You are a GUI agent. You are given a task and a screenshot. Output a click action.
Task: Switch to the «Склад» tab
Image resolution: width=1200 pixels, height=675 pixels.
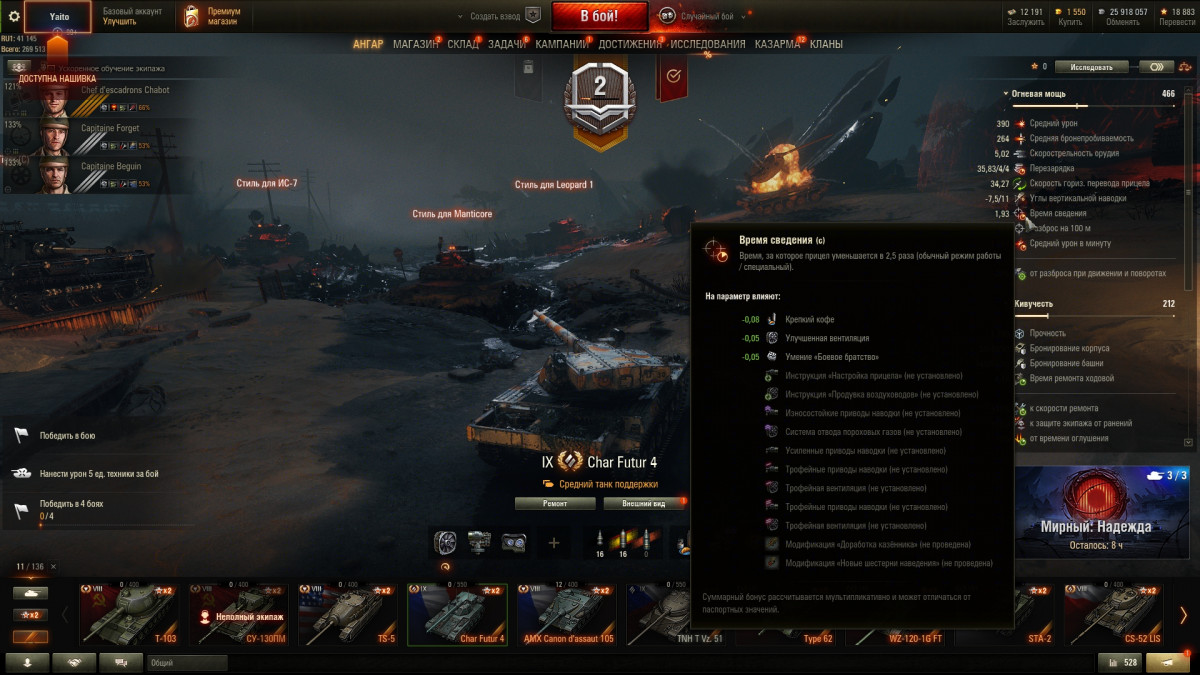[463, 44]
